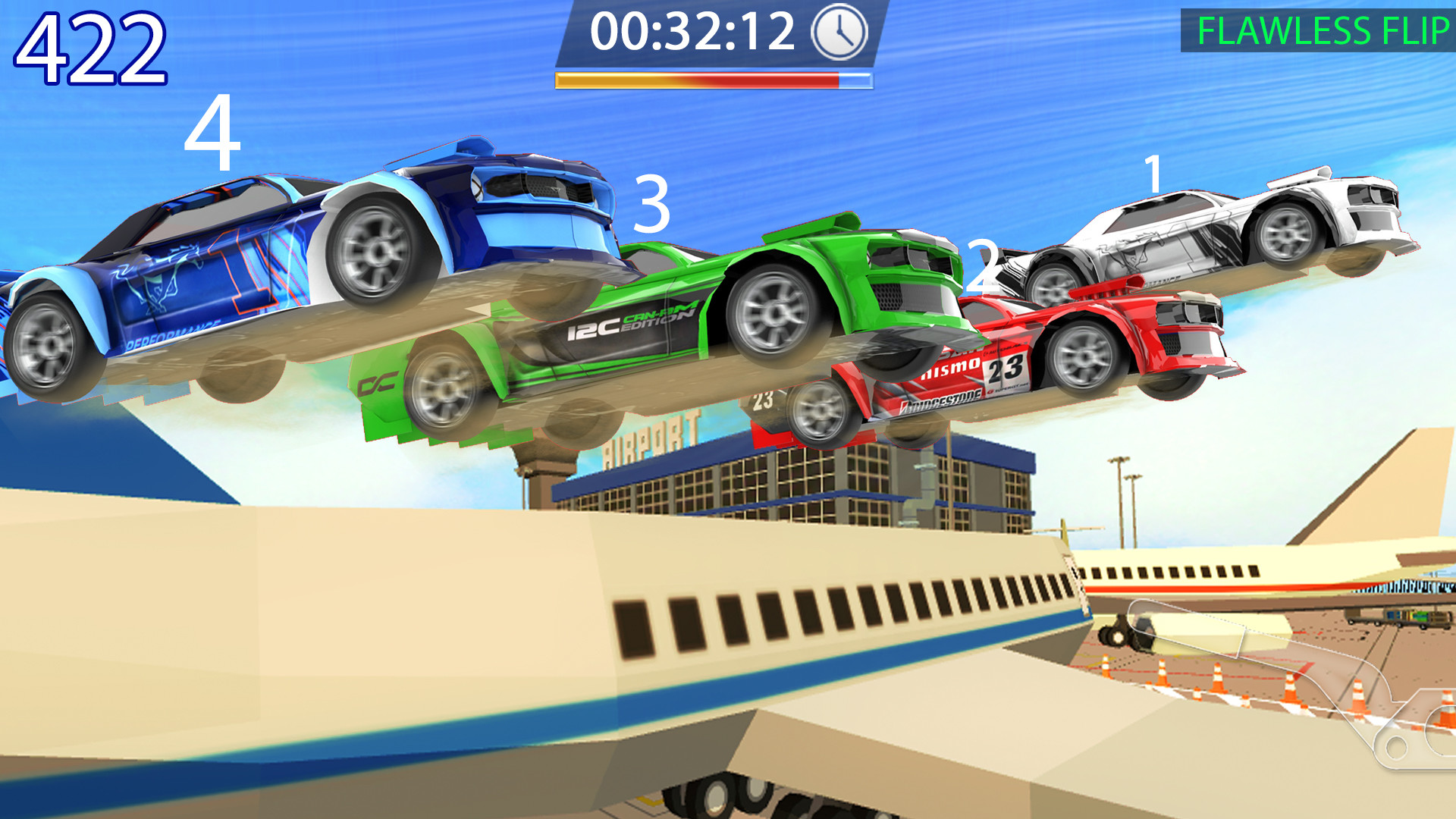The image size is (1456, 819).
Task: Click the light blue car's spinning wheel
Action: click(x=378, y=250)
